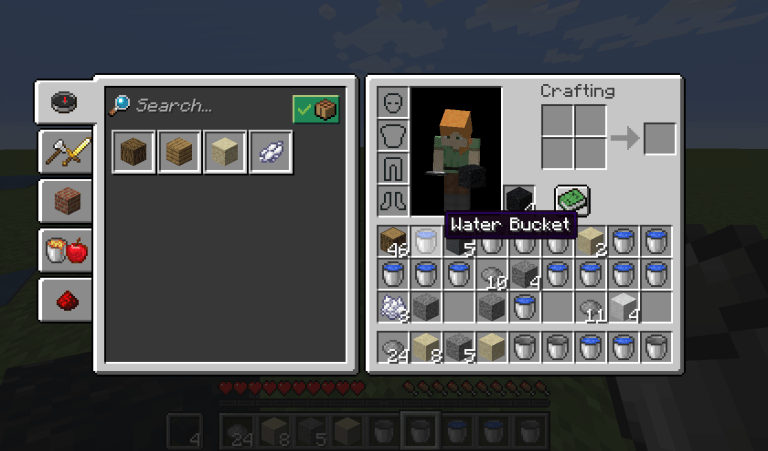Toggle the show craftable recipes filter
The height and width of the screenshot is (451, 768).
(316, 108)
